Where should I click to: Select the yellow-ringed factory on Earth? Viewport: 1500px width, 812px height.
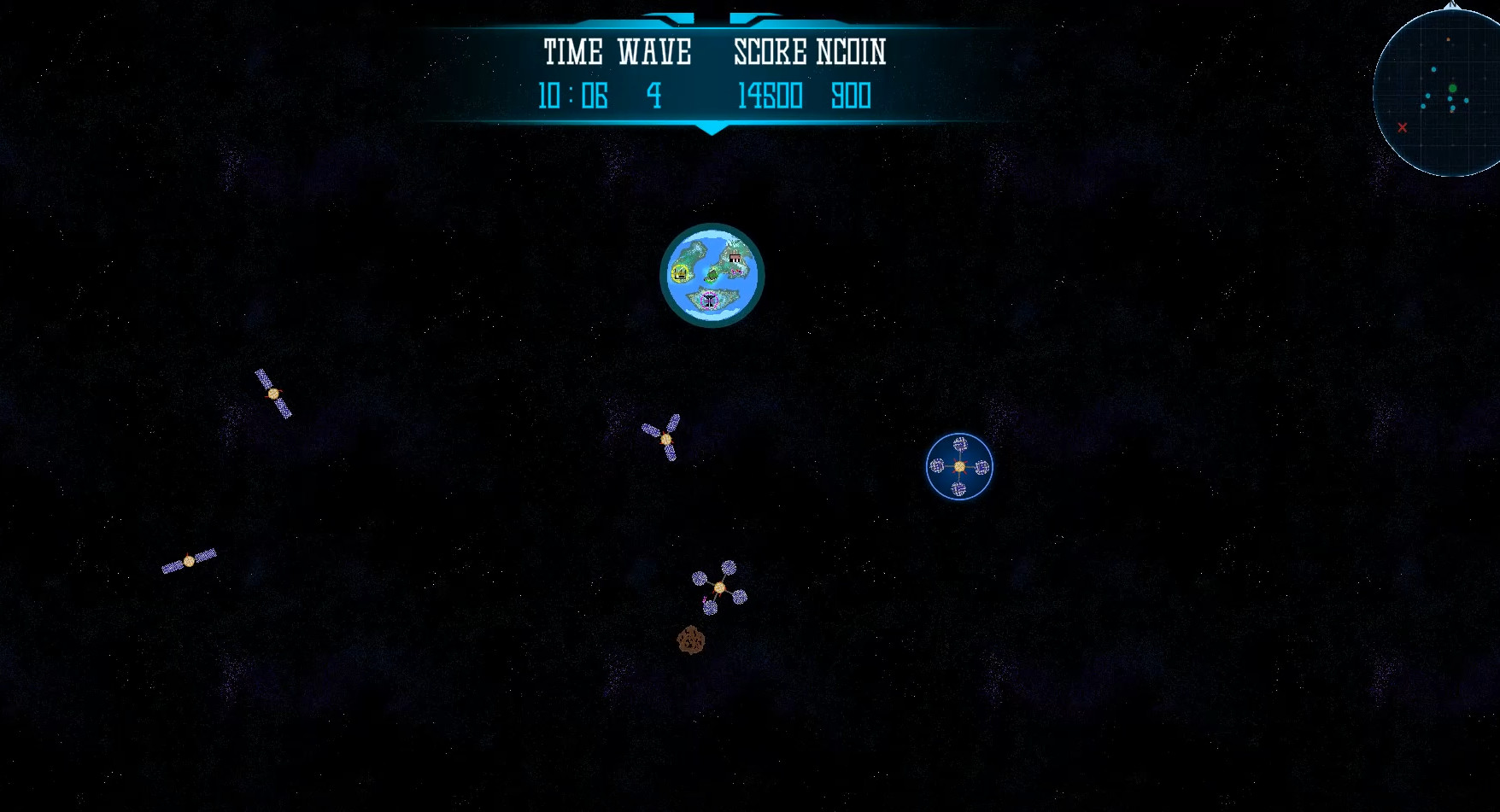[680, 273]
